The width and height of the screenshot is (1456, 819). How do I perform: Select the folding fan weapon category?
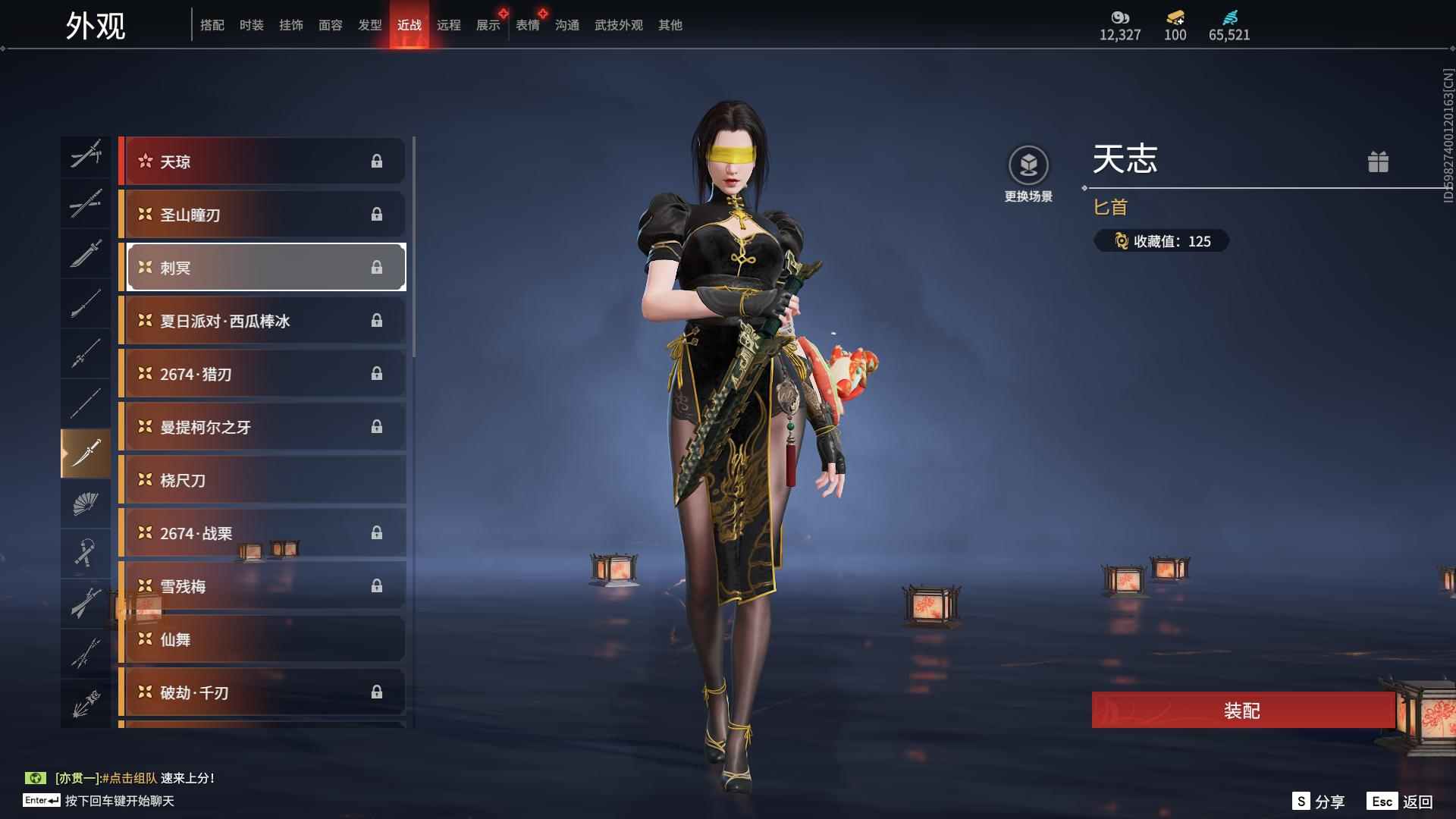click(x=86, y=504)
